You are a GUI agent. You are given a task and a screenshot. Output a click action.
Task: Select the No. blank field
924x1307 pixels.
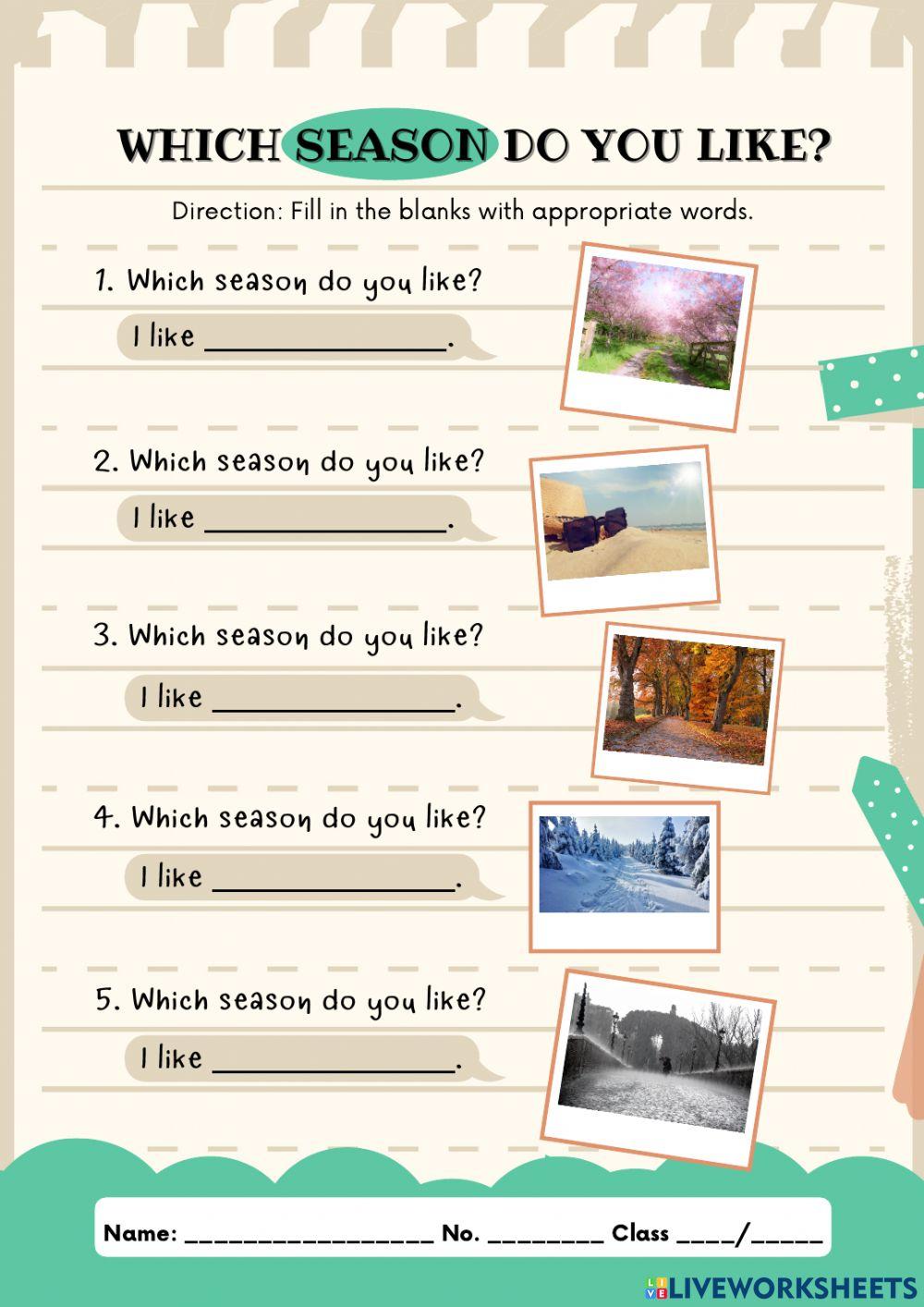544,1235
